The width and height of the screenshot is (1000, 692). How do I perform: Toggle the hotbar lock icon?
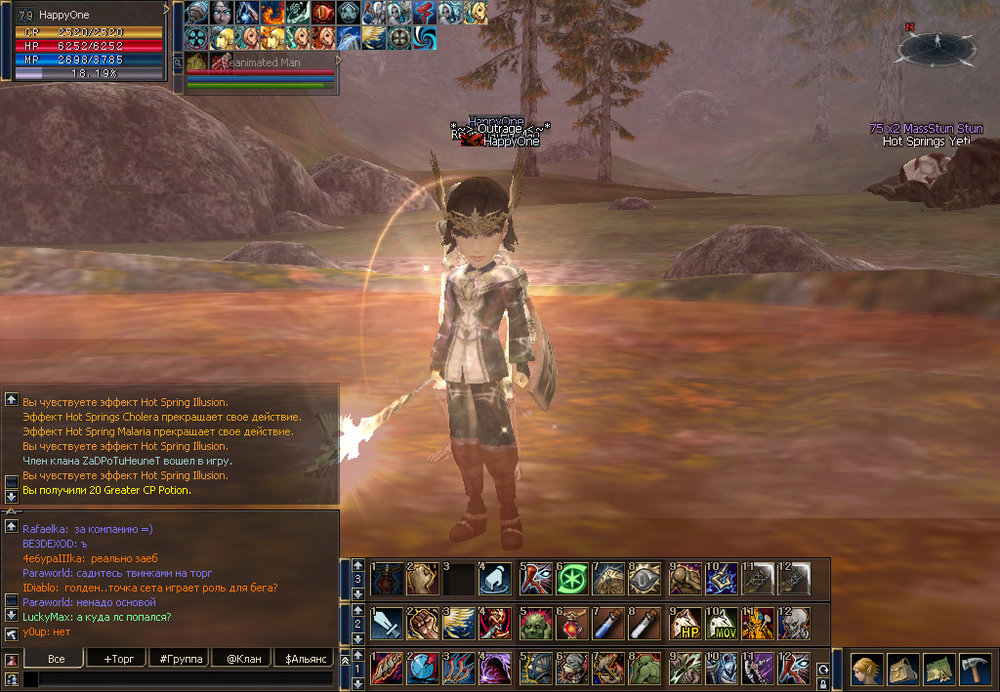click(823, 684)
